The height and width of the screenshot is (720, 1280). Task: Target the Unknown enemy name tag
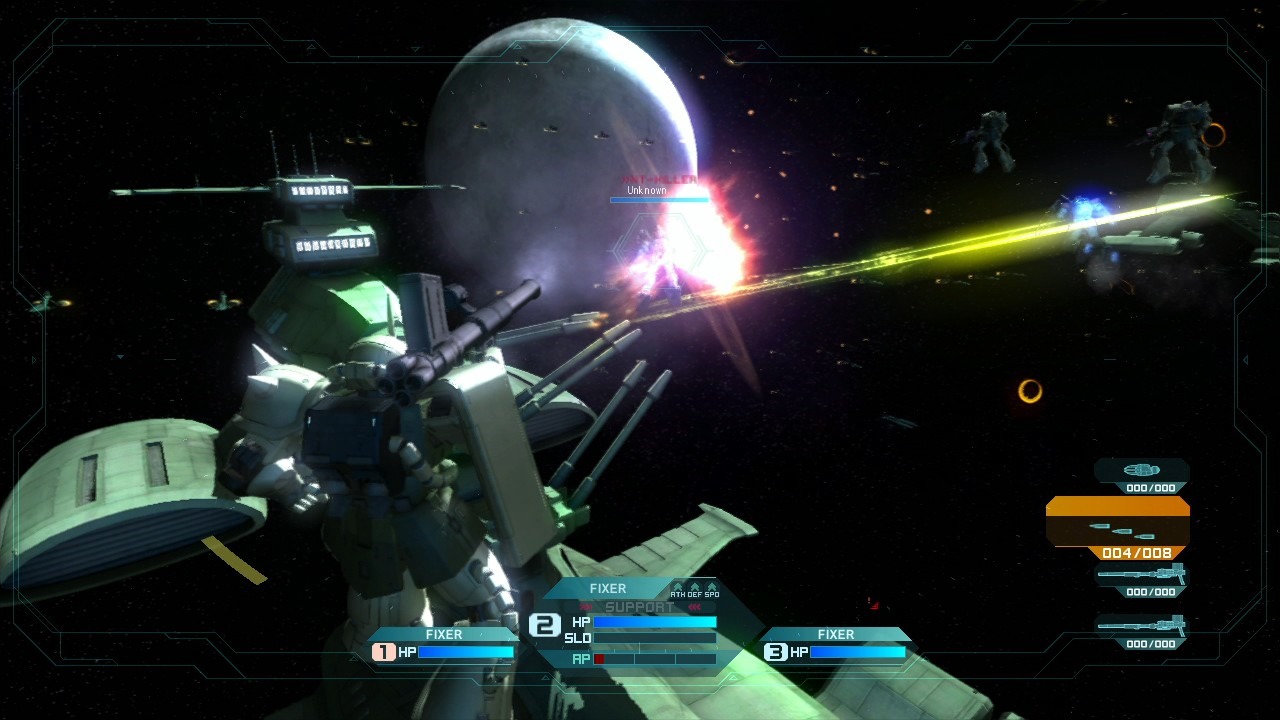(x=647, y=190)
